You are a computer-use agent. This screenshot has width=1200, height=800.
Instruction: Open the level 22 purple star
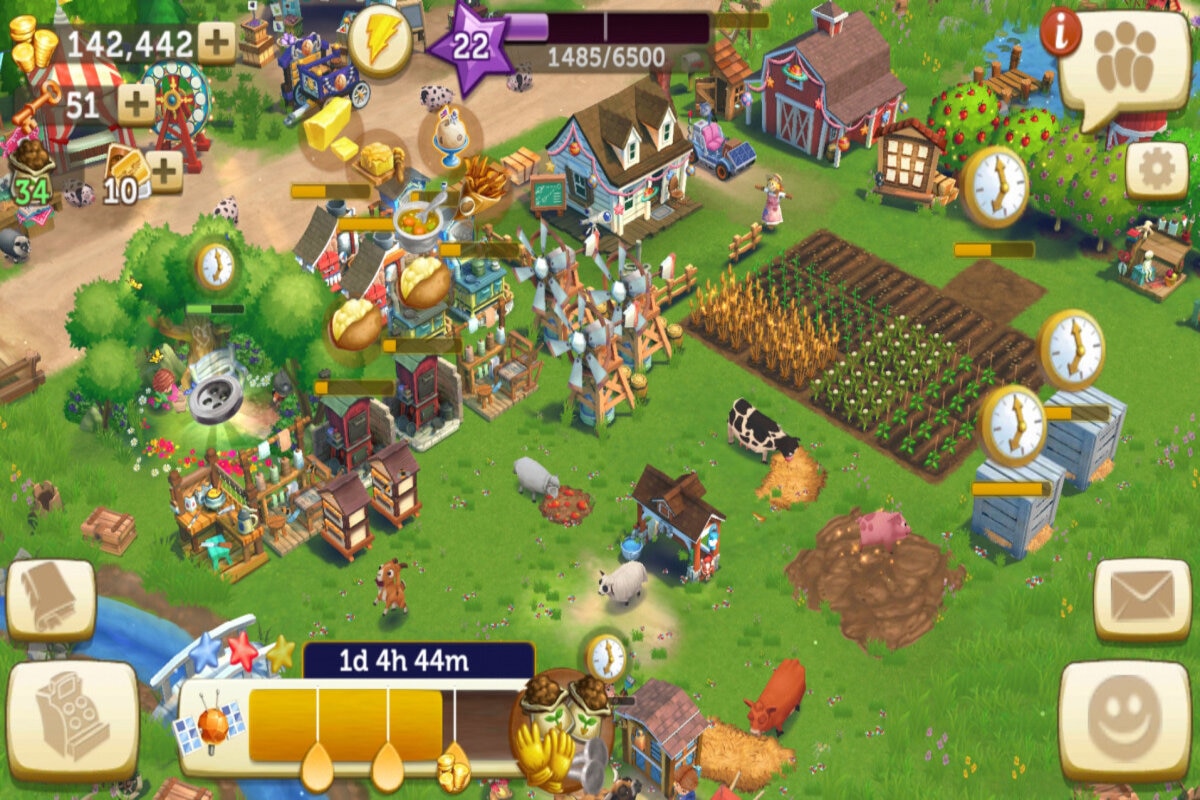471,45
